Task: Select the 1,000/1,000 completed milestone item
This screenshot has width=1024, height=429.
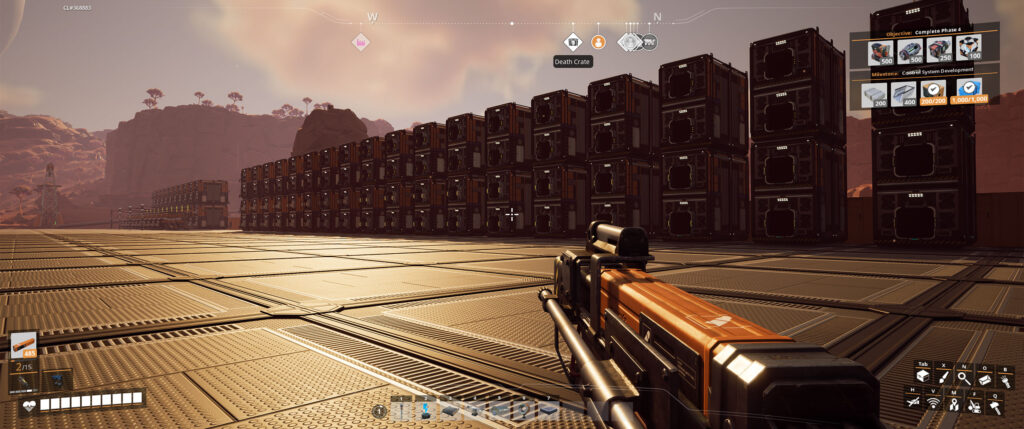Action: click(967, 94)
